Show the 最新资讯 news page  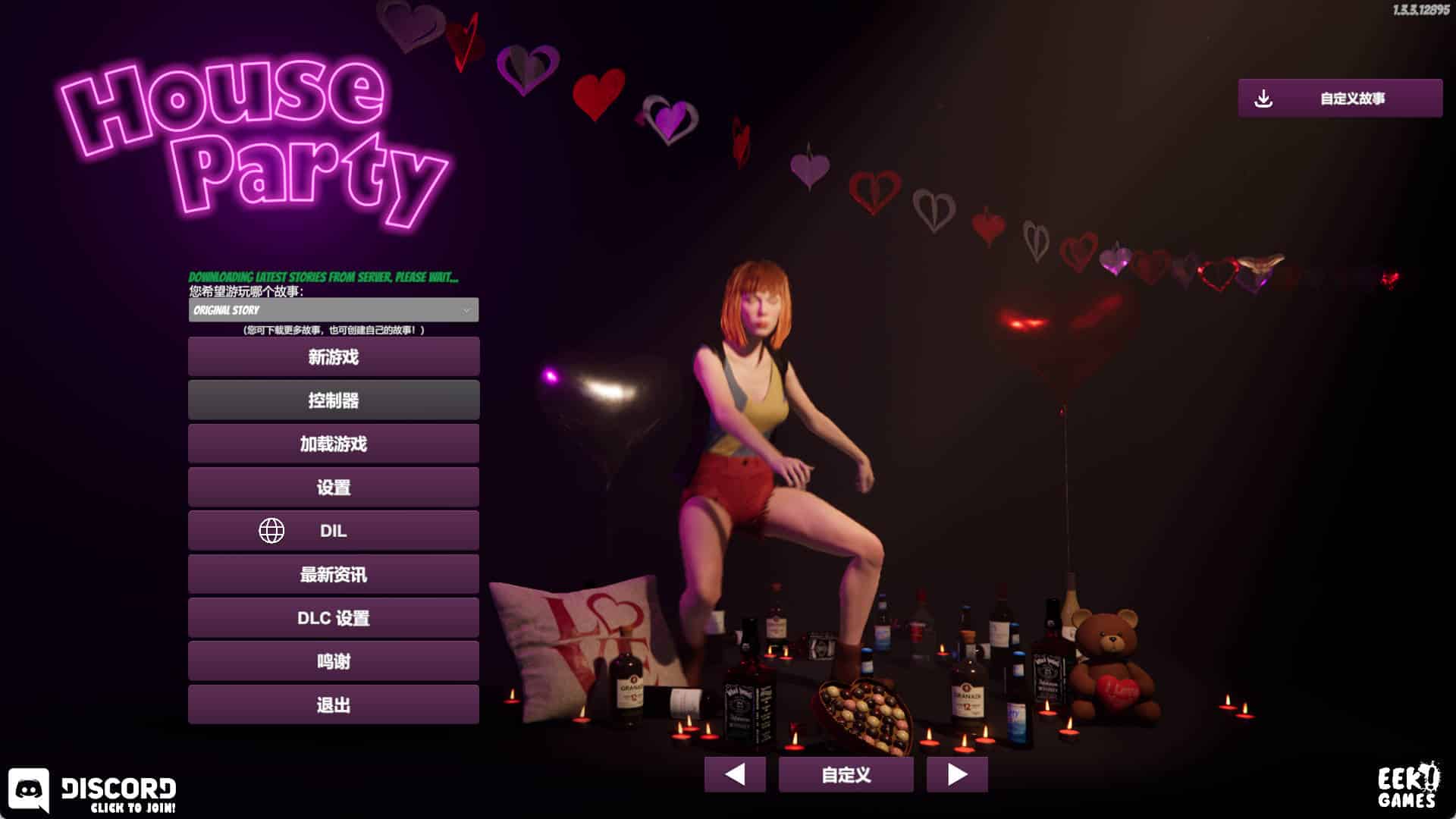point(334,574)
